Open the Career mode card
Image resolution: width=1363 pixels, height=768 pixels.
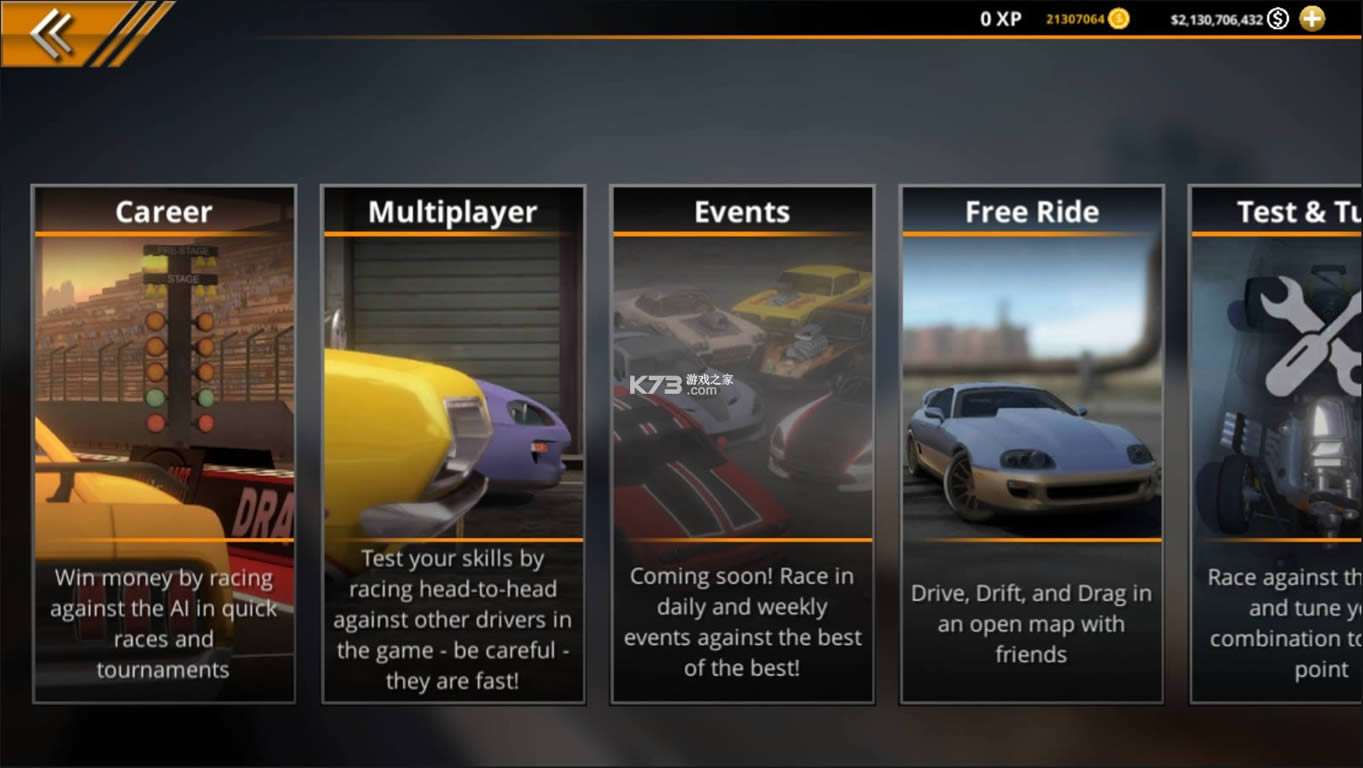pyautogui.click(x=164, y=443)
